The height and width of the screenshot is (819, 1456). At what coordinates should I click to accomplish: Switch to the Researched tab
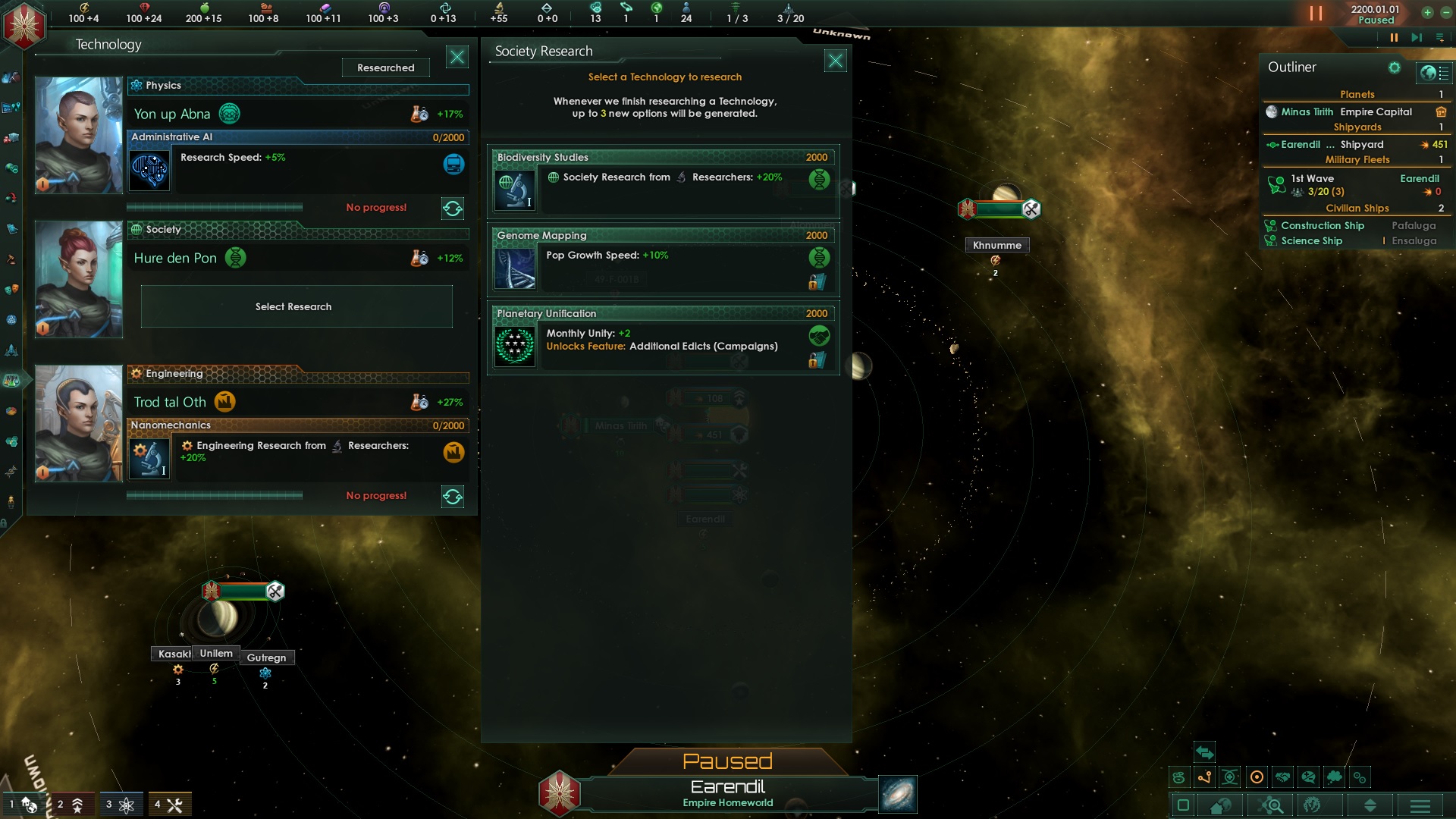[x=386, y=67]
